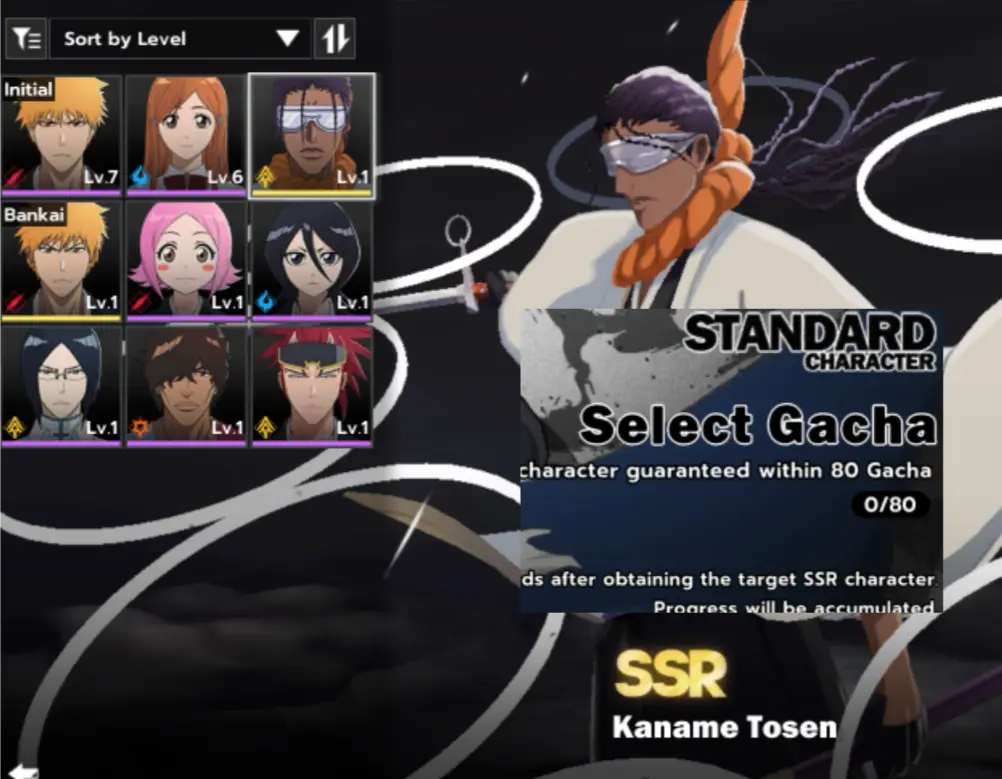
Task: Choose the Renji red-haired portrait
Action: pyautogui.click(x=312, y=385)
